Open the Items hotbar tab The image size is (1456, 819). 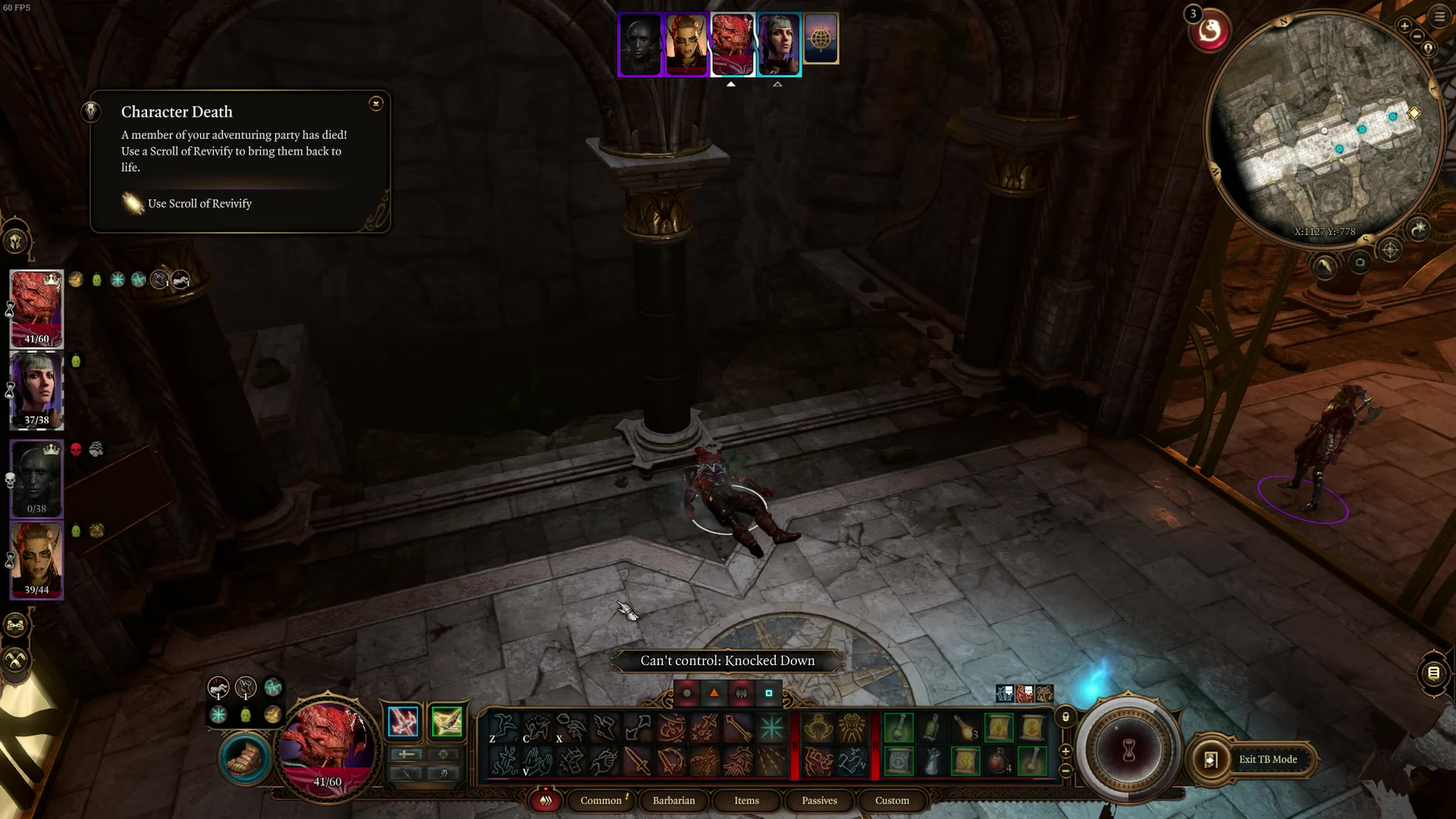747,800
